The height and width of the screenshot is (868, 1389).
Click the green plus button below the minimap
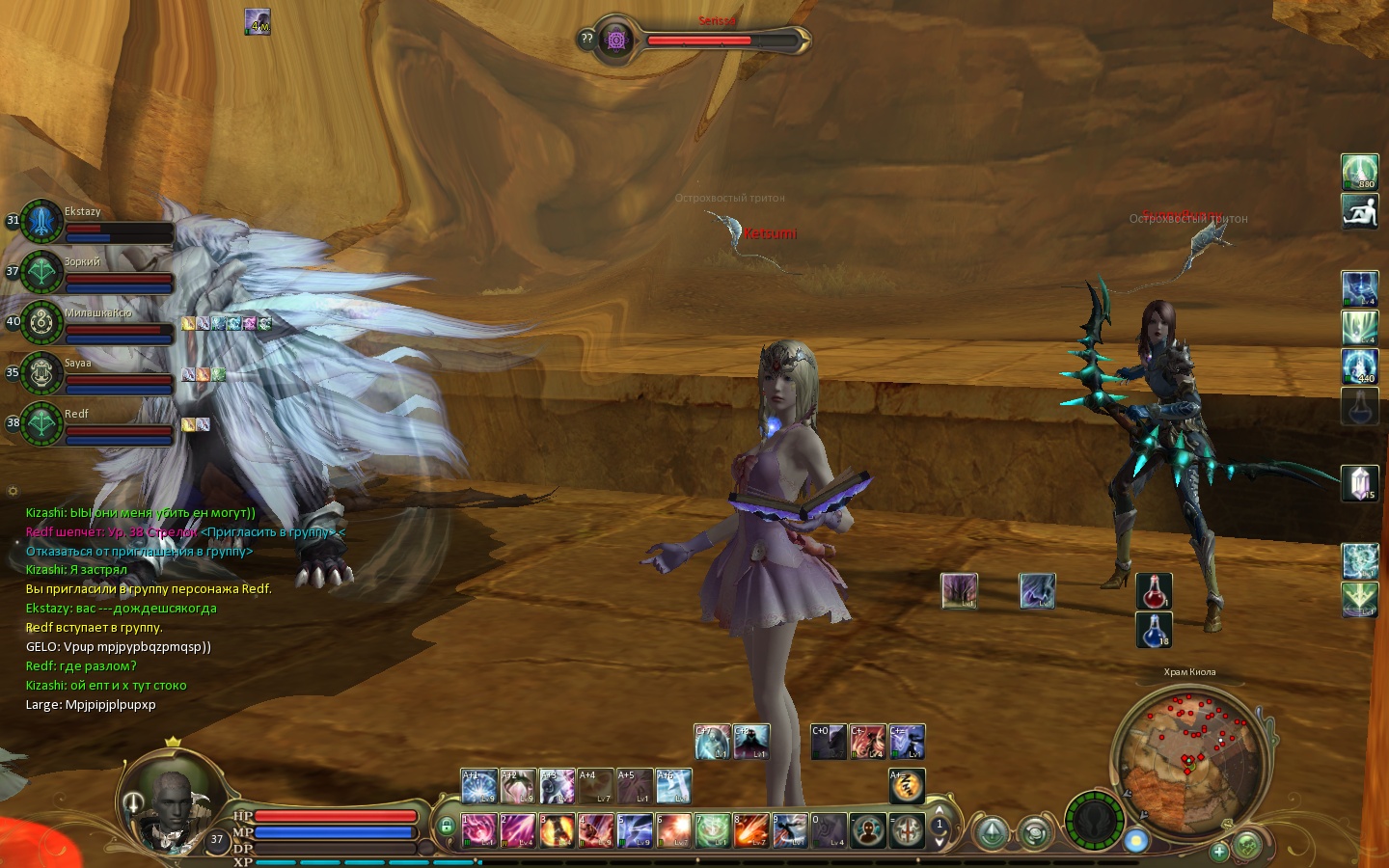click(1219, 851)
